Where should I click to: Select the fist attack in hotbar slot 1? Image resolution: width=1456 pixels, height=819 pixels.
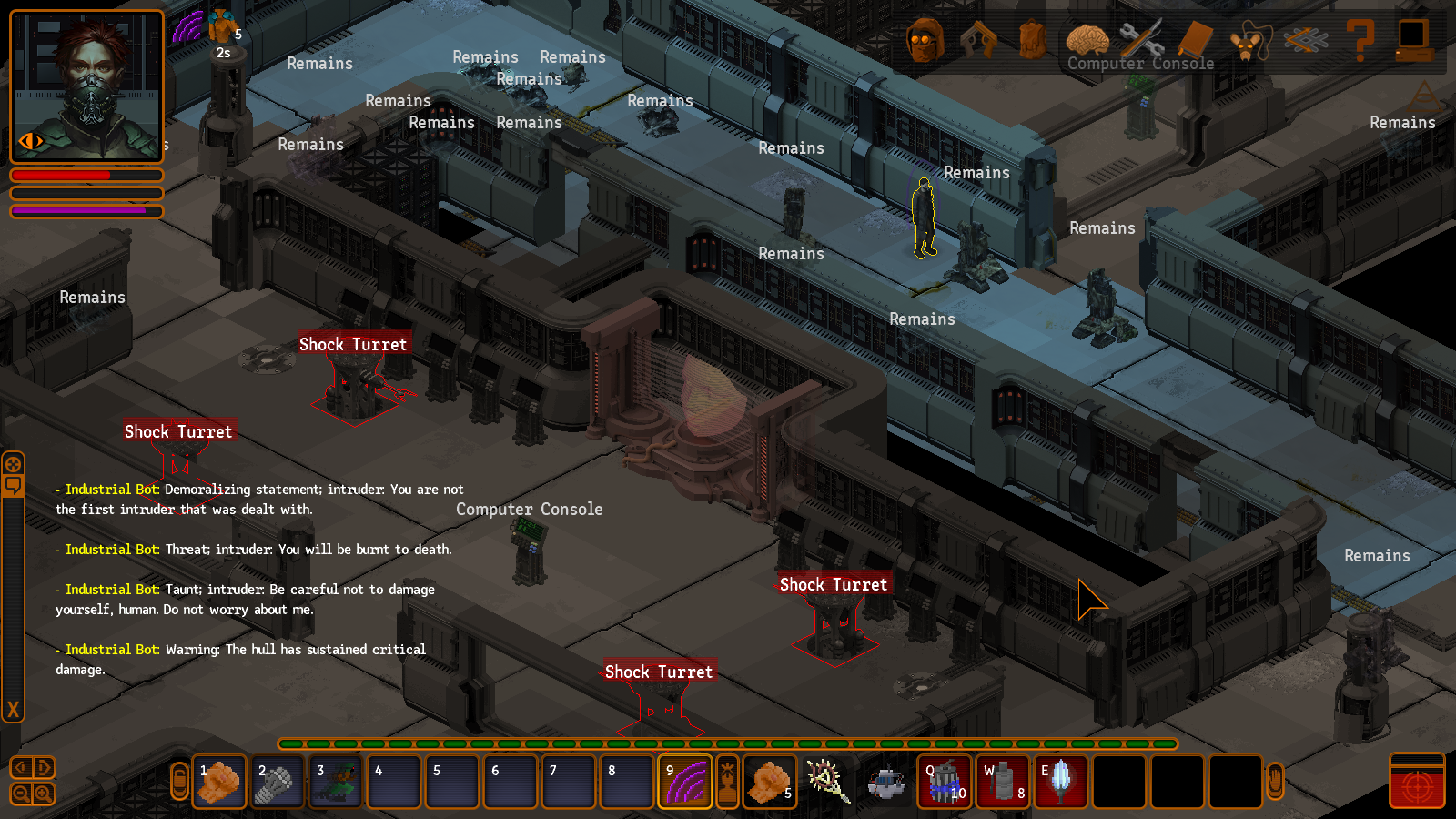point(219,782)
